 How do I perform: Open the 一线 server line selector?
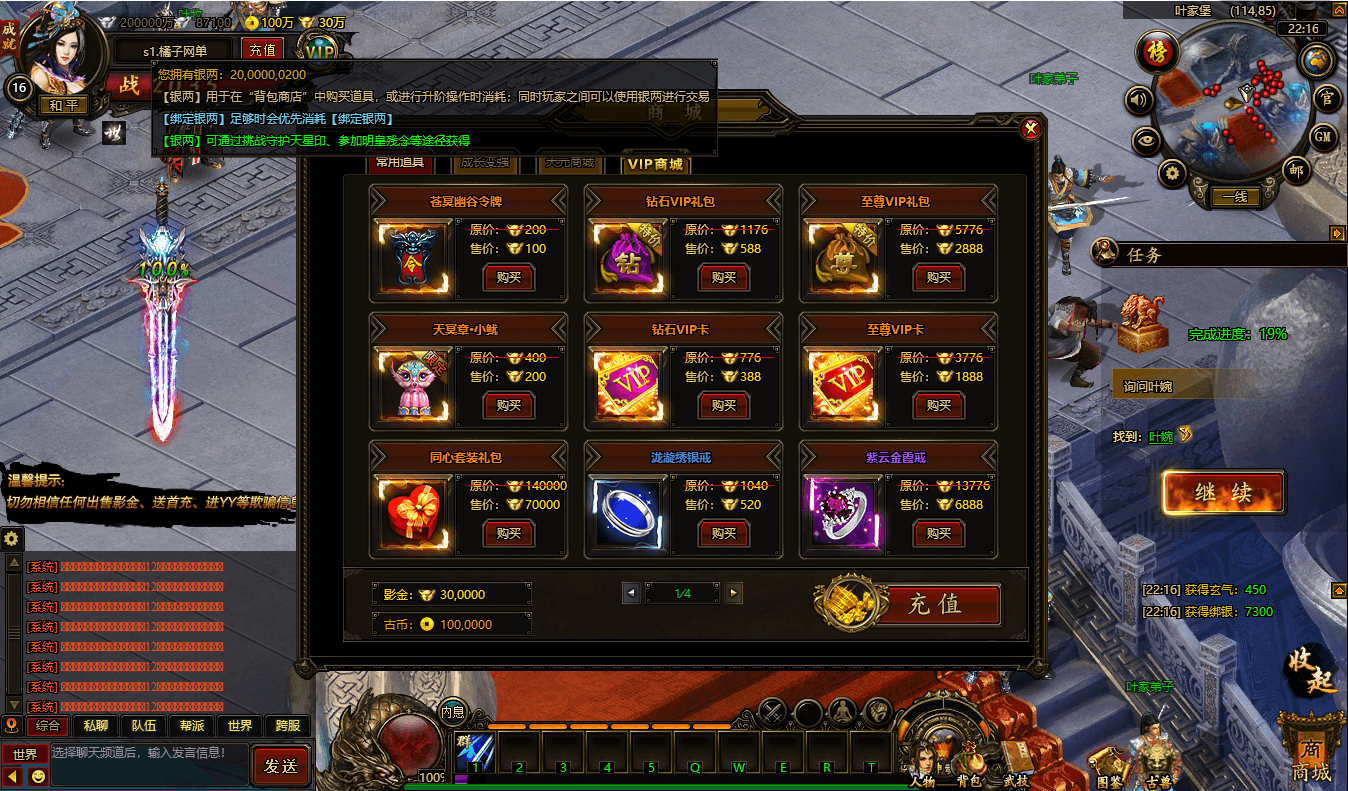tap(1234, 197)
